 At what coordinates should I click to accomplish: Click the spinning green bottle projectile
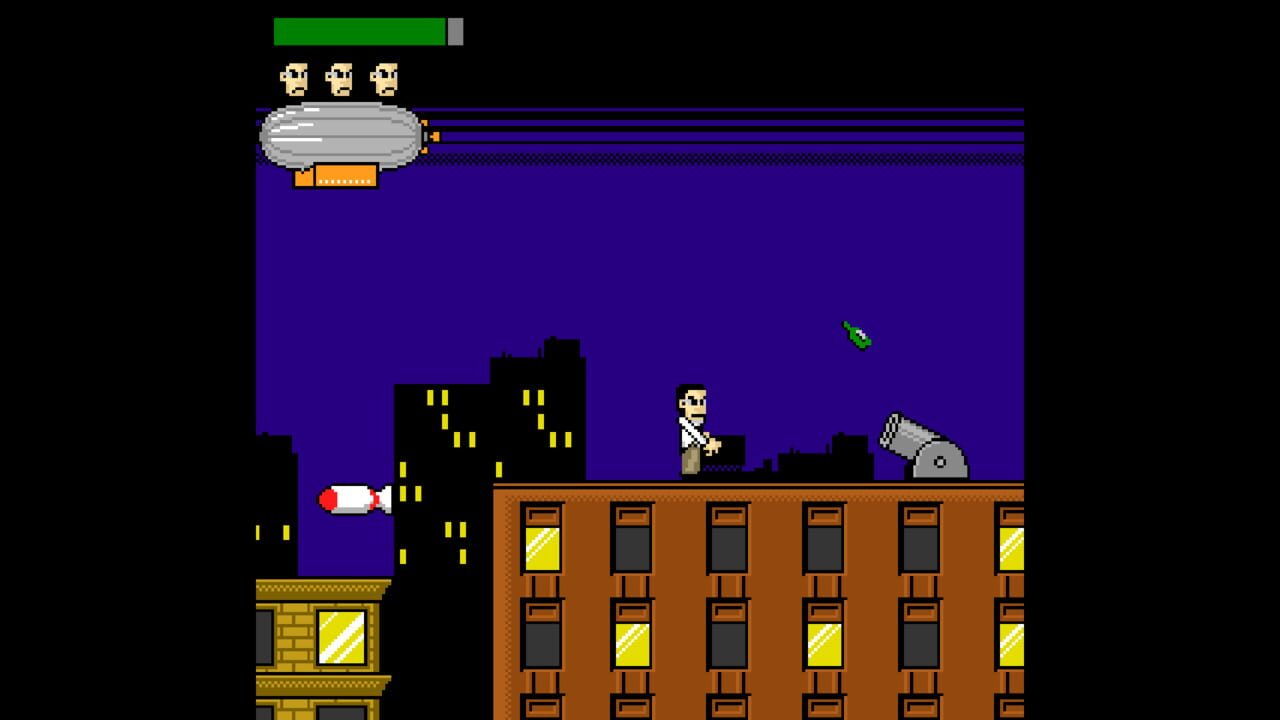click(x=856, y=335)
